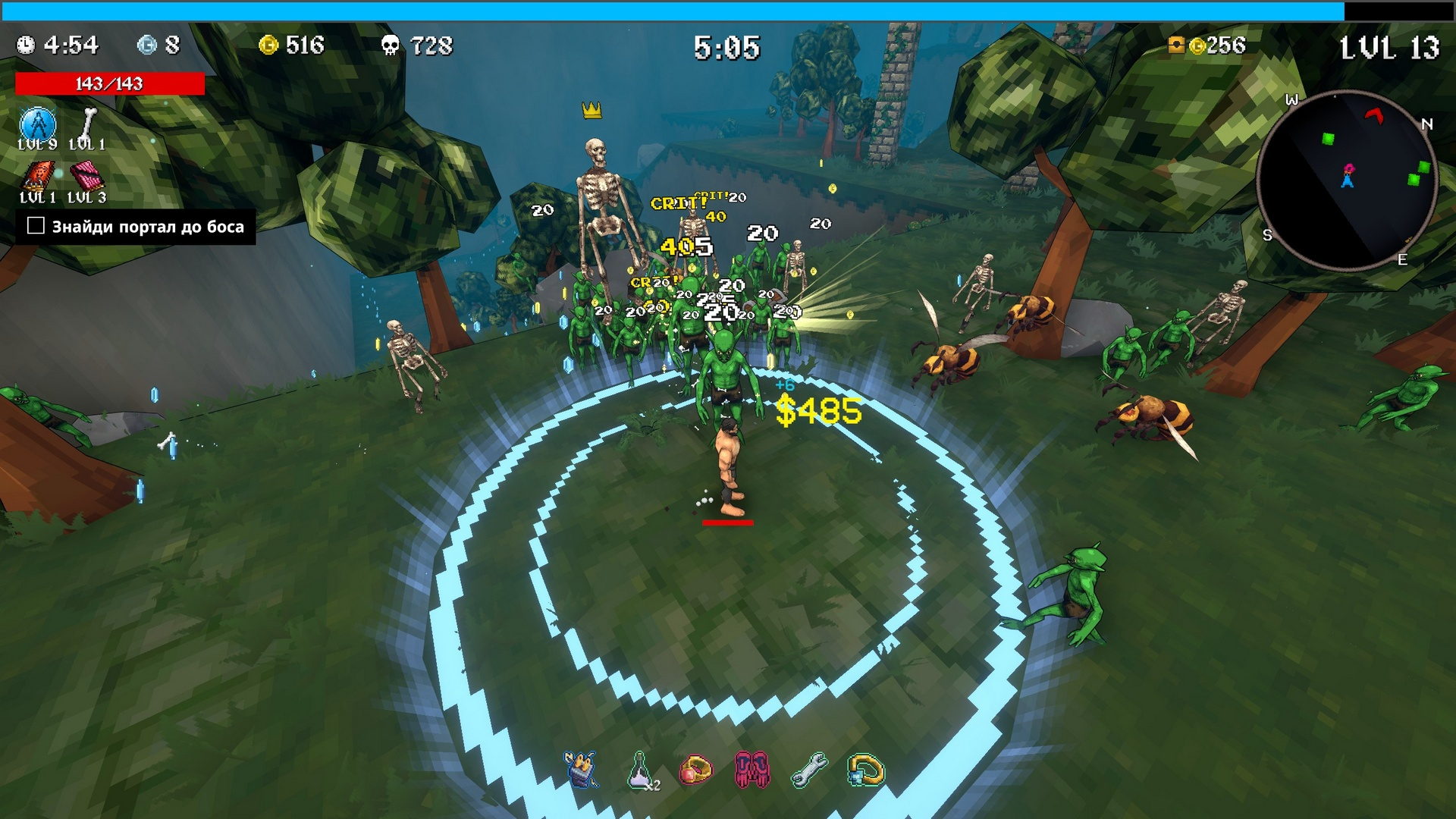The height and width of the screenshot is (819, 1456).
Task: Select the quiver of arrows item
Action: pyautogui.click(x=582, y=770)
